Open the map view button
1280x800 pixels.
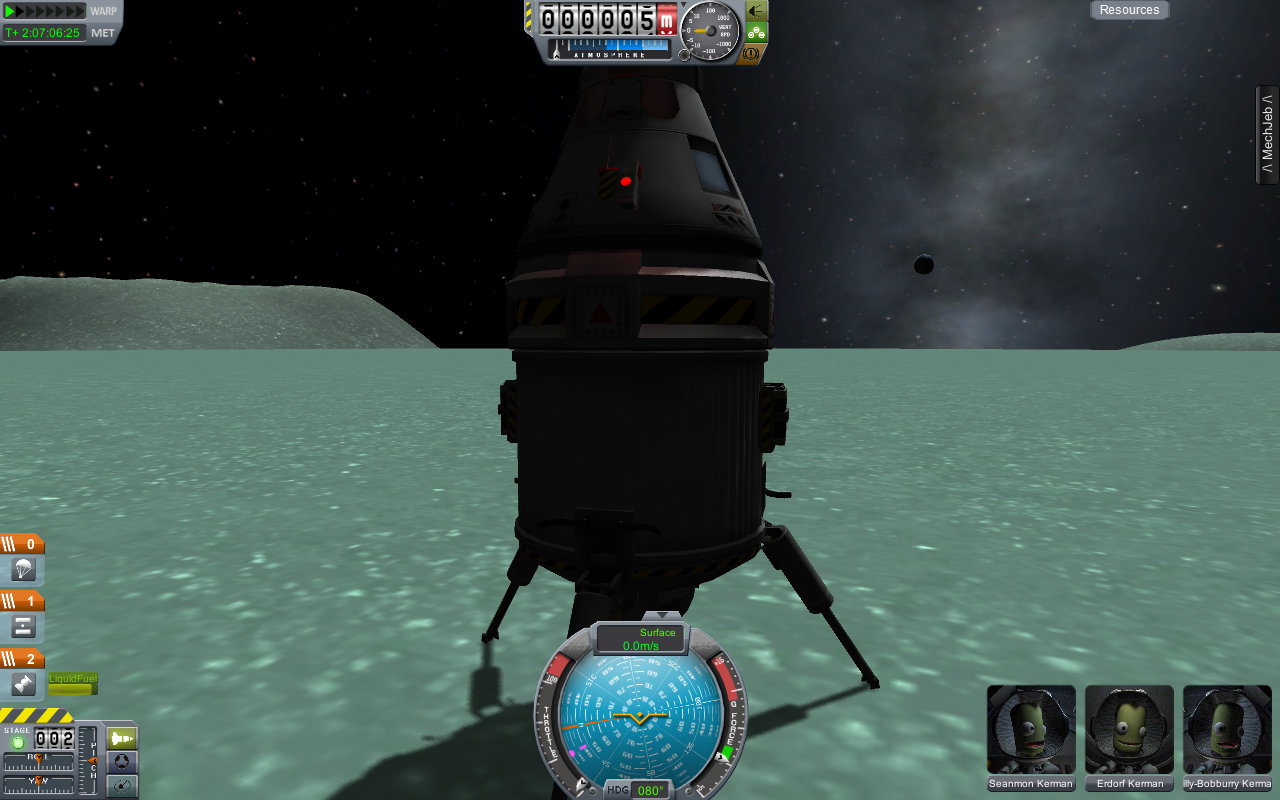click(122, 786)
